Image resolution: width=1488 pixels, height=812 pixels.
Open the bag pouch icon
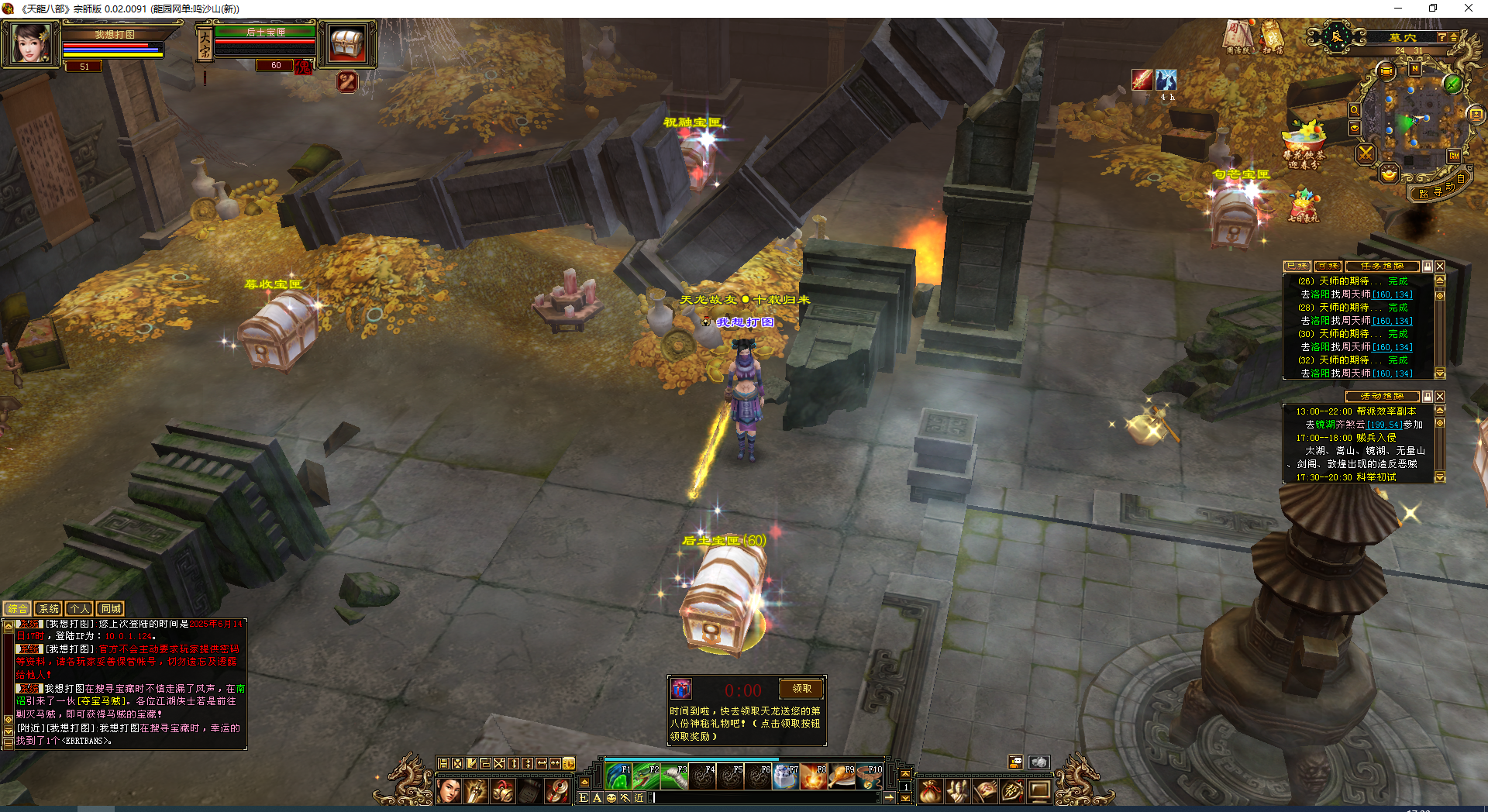pos(930,791)
